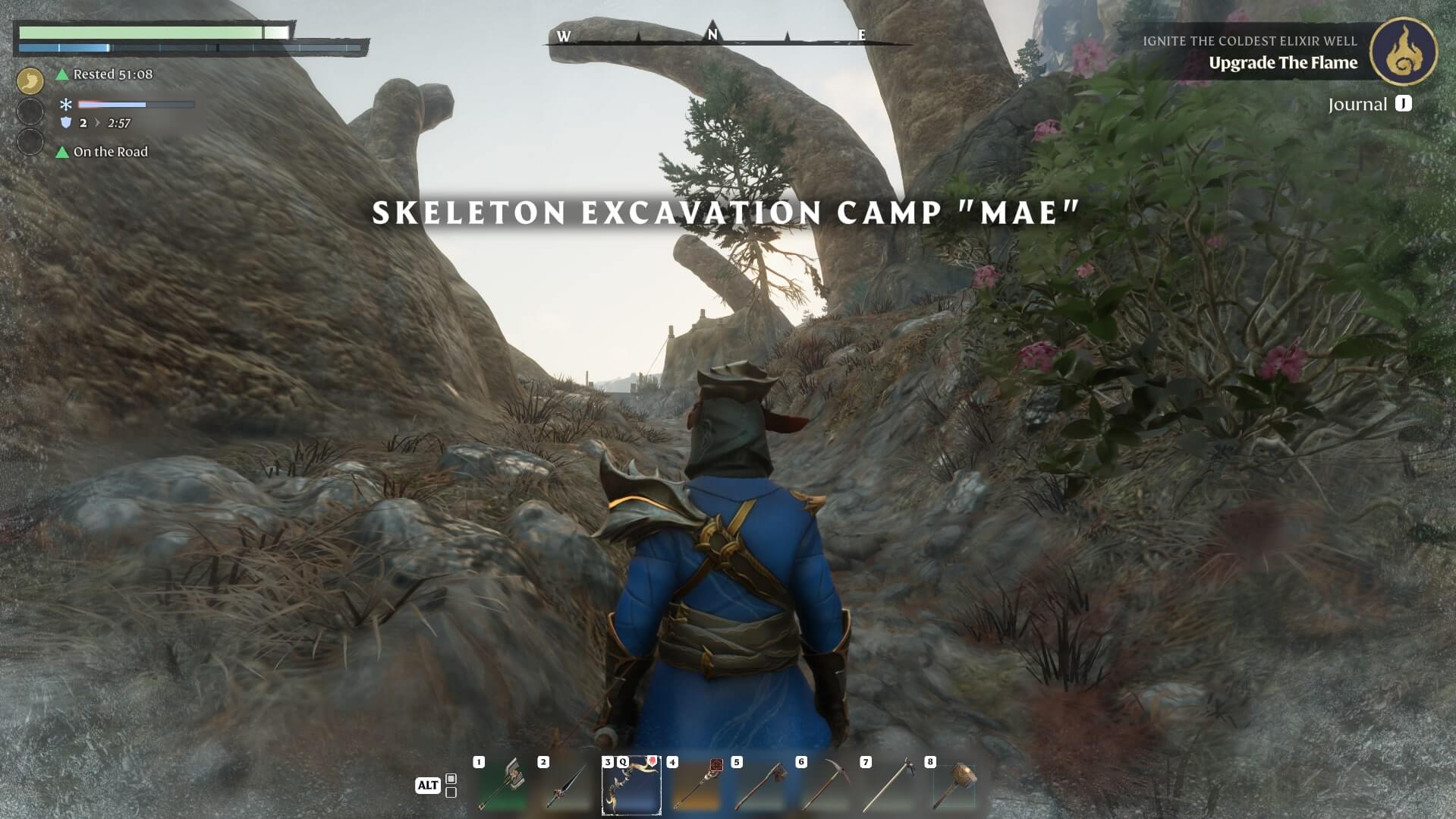Inspect the On the Road buff

coord(110,152)
